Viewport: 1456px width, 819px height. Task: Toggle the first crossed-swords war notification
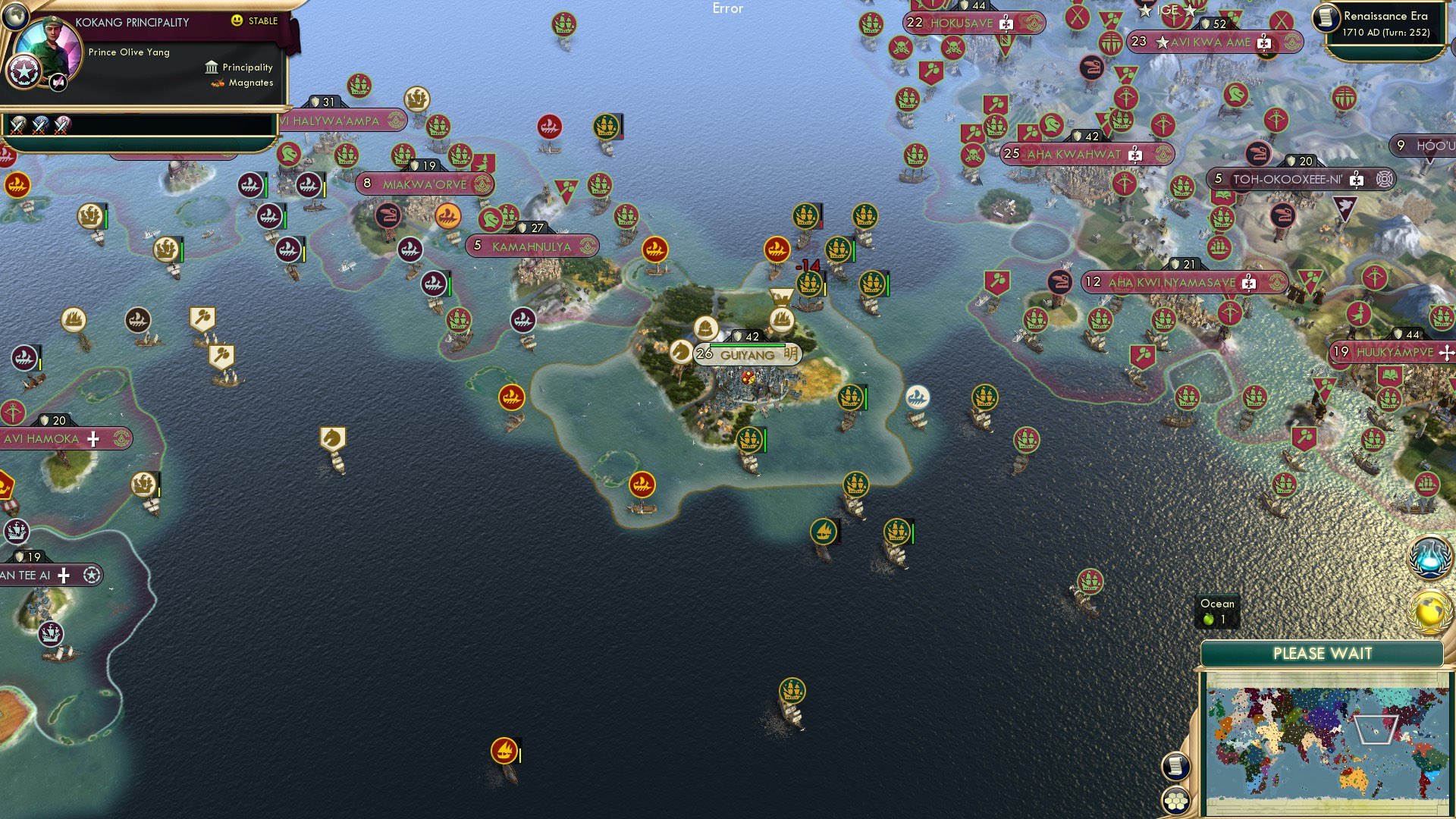pos(17,126)
